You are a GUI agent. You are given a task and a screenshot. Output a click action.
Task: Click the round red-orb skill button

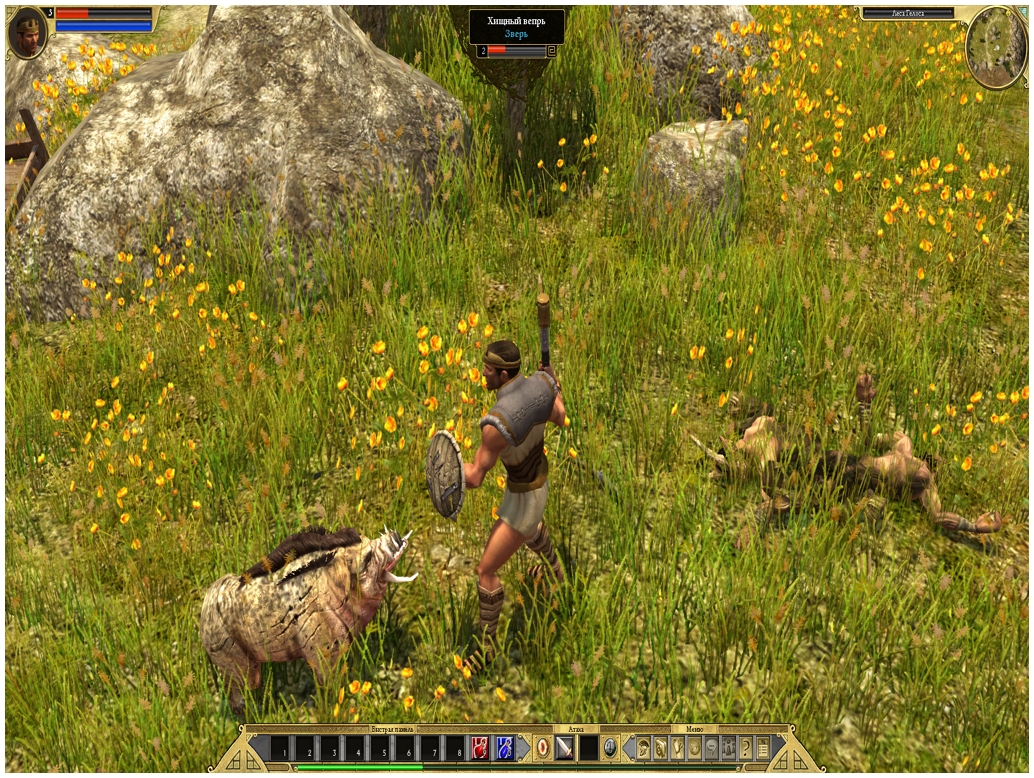pyautogui.click(x=542, y=747)
